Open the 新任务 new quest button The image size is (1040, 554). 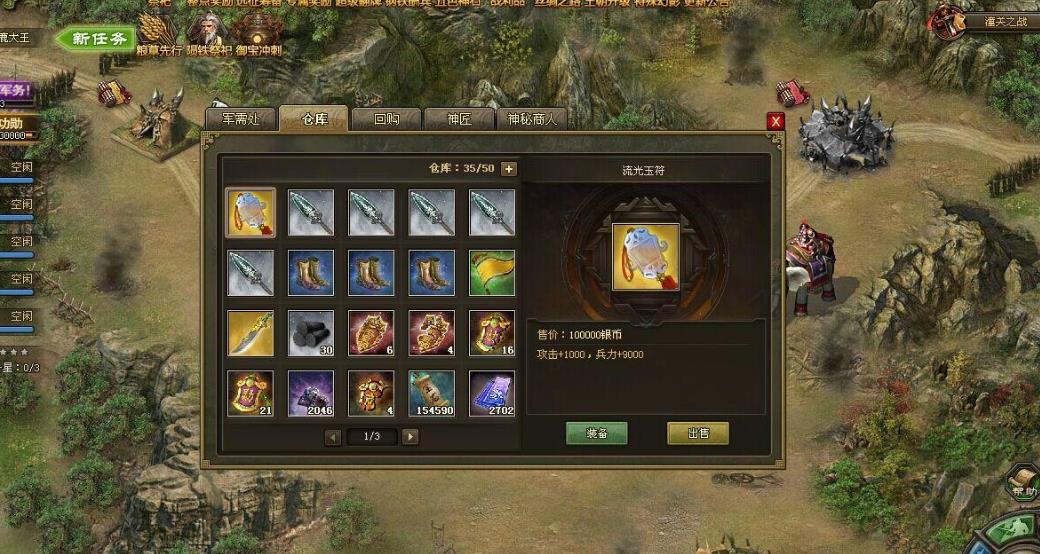click(96, 39)
